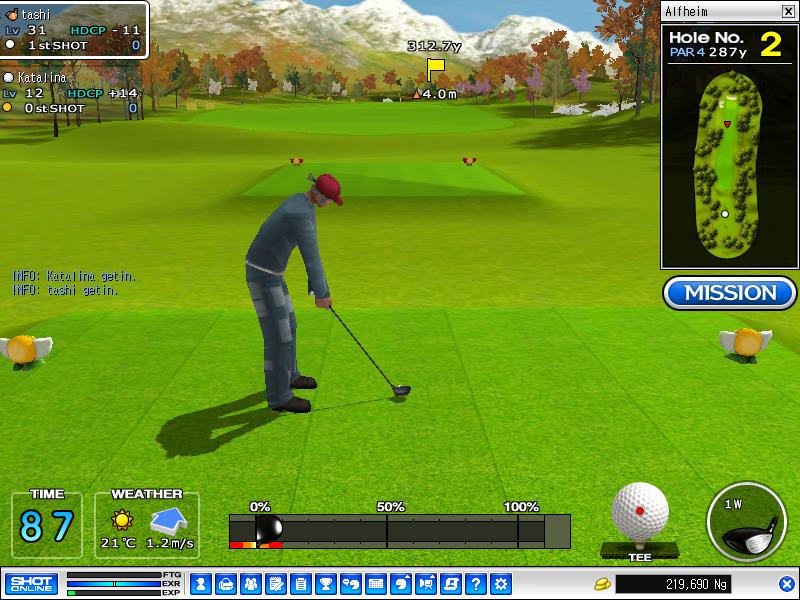Select player Katalina's info row
The width and height of the screenshot is (800, 600).
pyautogui.click(x=70, y=92)
